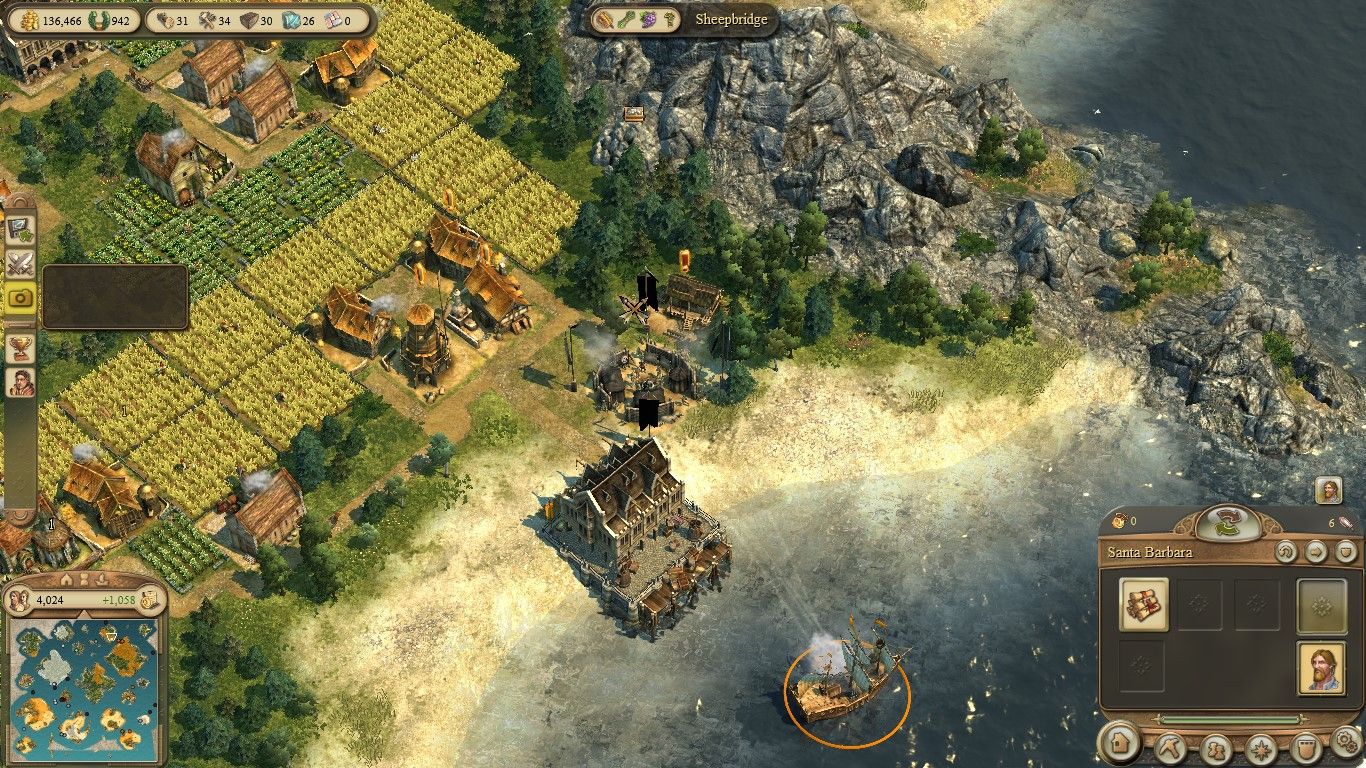Click the bearded captain portrait in ship panel
This screenshot has width=1366, height=768.
[1320, 668]
